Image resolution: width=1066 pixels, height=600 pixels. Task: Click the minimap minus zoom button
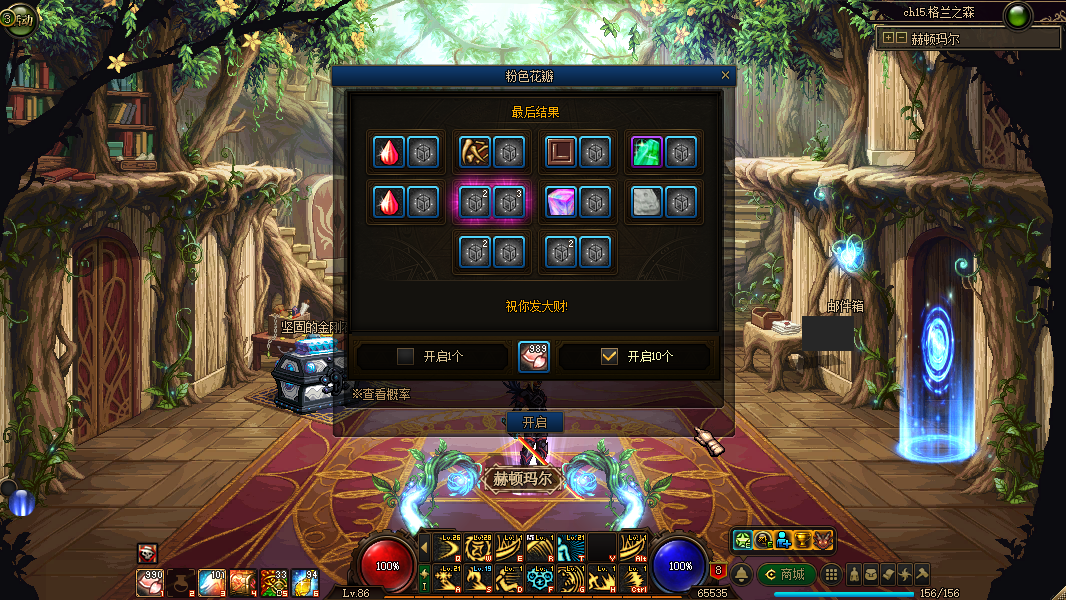[901, 38]
